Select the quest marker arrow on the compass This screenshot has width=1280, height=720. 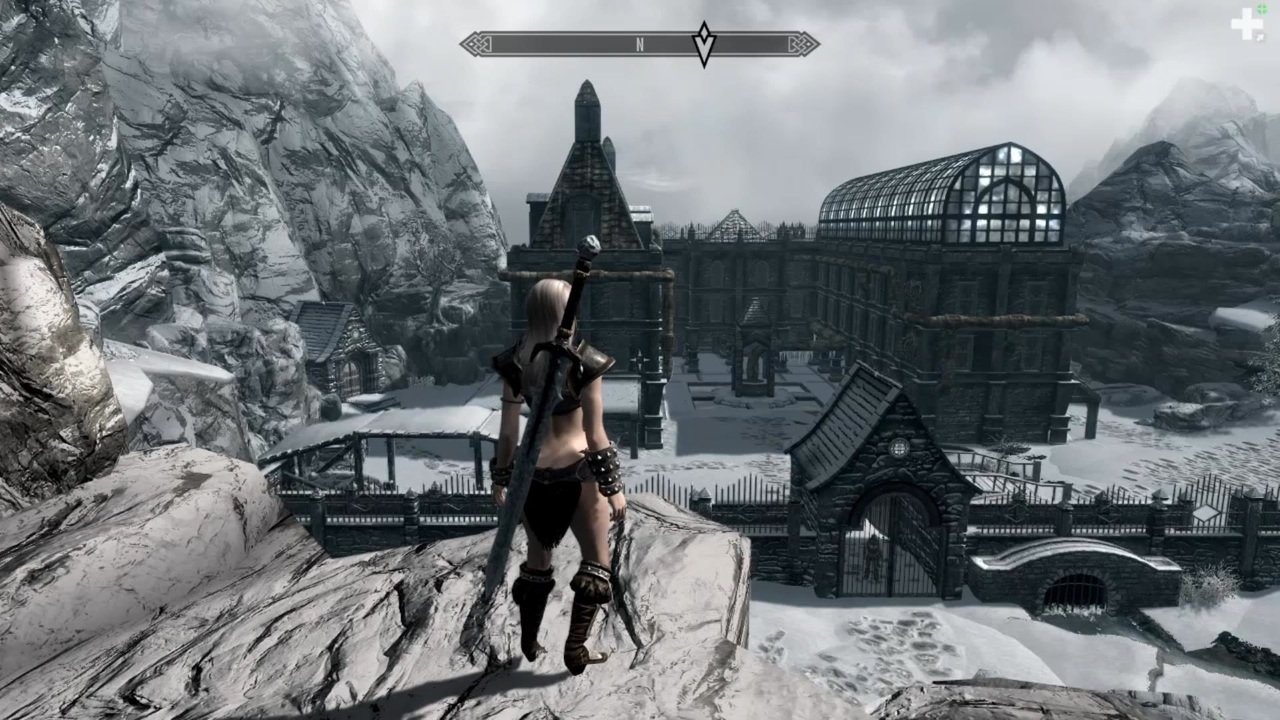tap(705, 44)
